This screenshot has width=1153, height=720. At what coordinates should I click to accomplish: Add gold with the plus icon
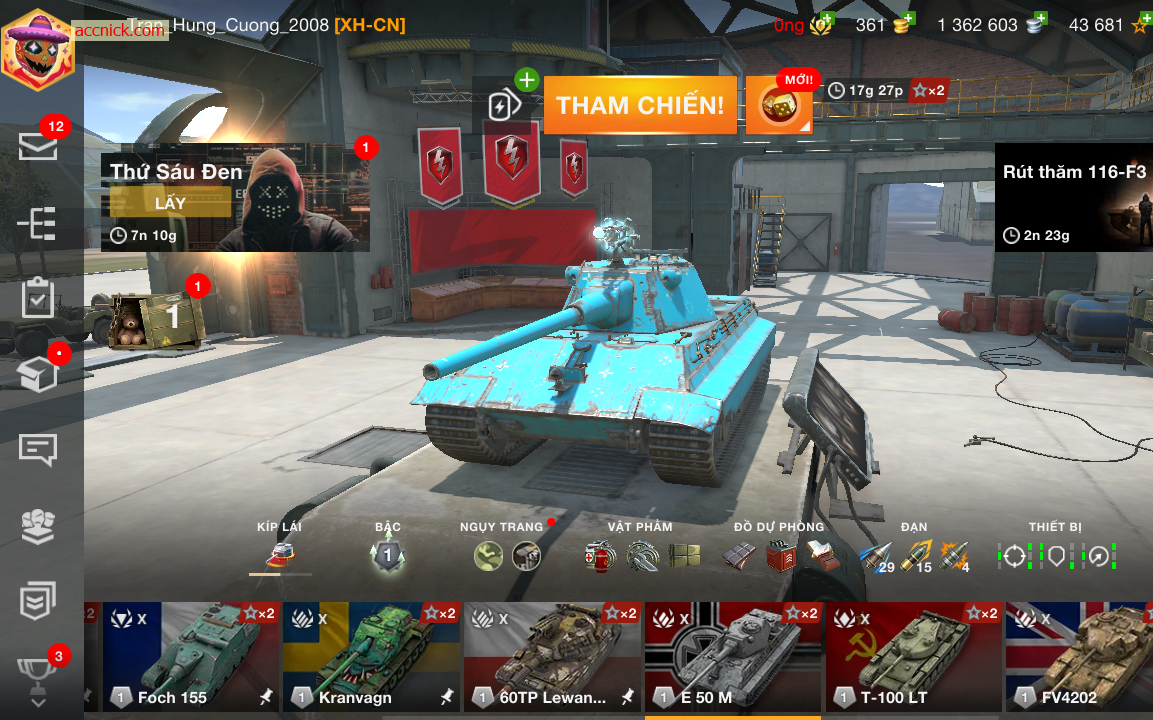pos(906,21)
